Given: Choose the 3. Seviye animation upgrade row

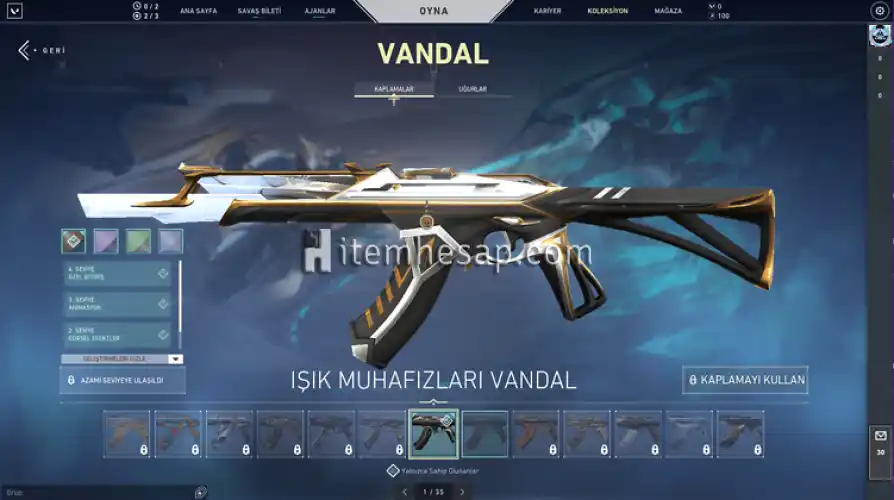Looking at the screenshot, I should point(118,304).
